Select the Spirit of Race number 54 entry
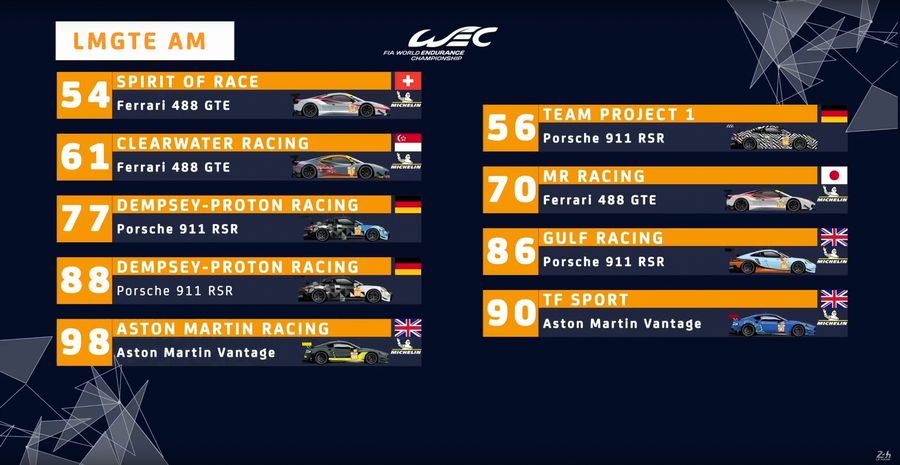This screenshot has height=465, width=900. click(x=238, y=93)
